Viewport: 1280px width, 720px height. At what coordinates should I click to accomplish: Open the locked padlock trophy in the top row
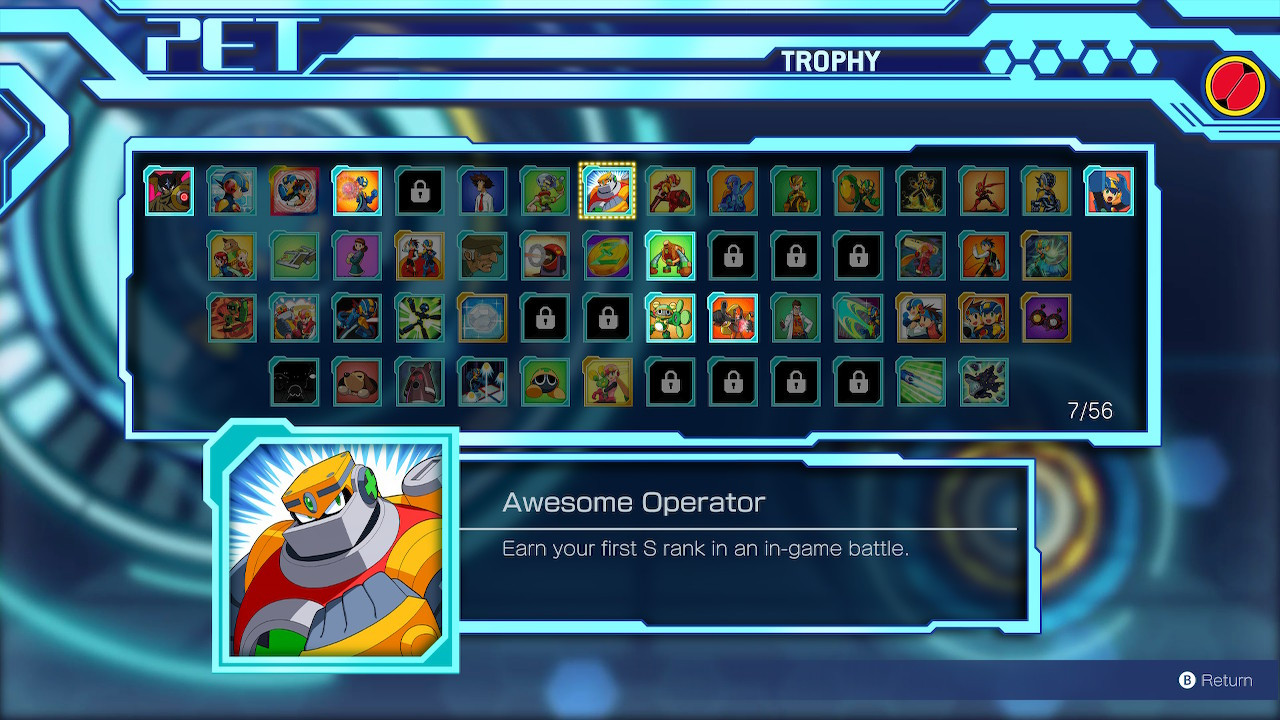(x=420, y=191)
